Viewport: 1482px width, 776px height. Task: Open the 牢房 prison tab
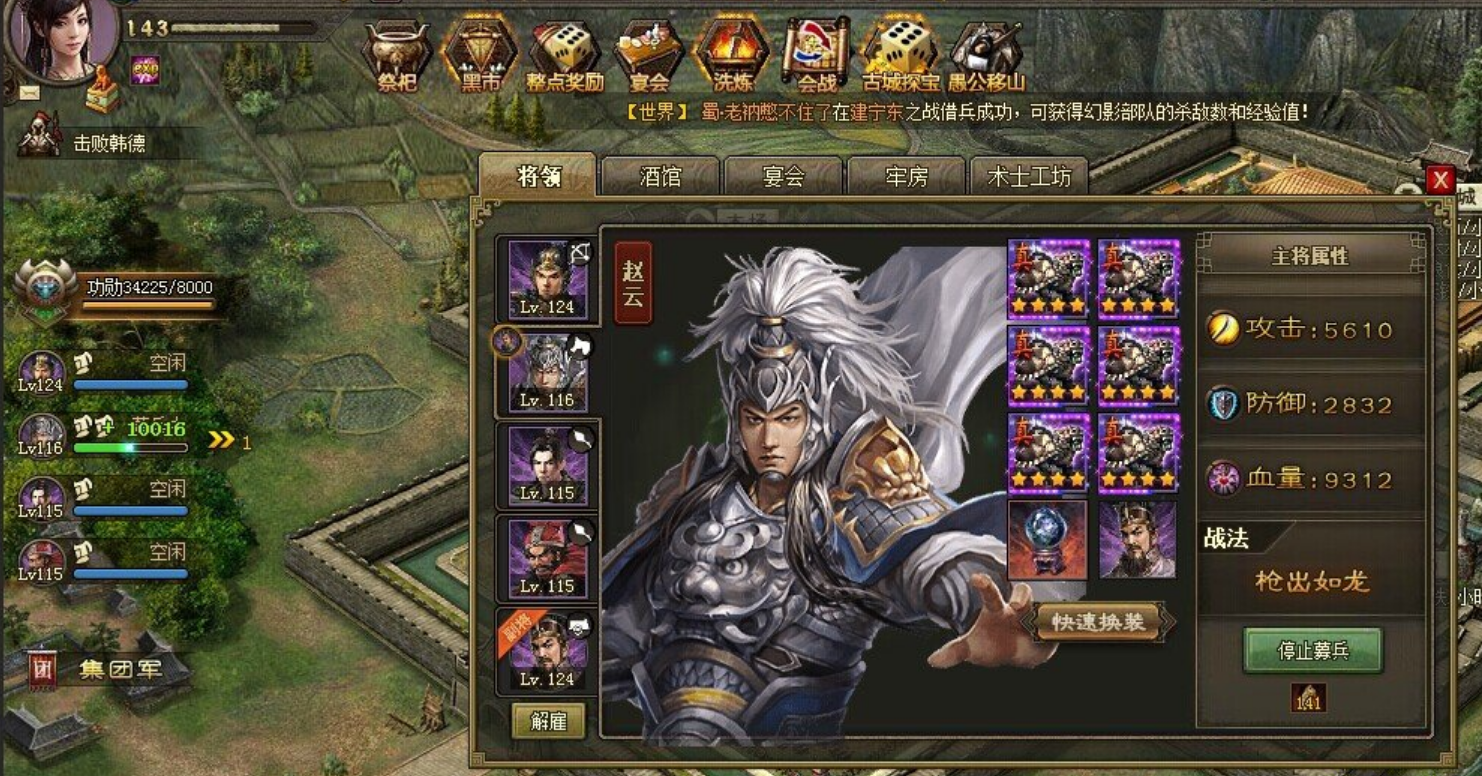906,177
